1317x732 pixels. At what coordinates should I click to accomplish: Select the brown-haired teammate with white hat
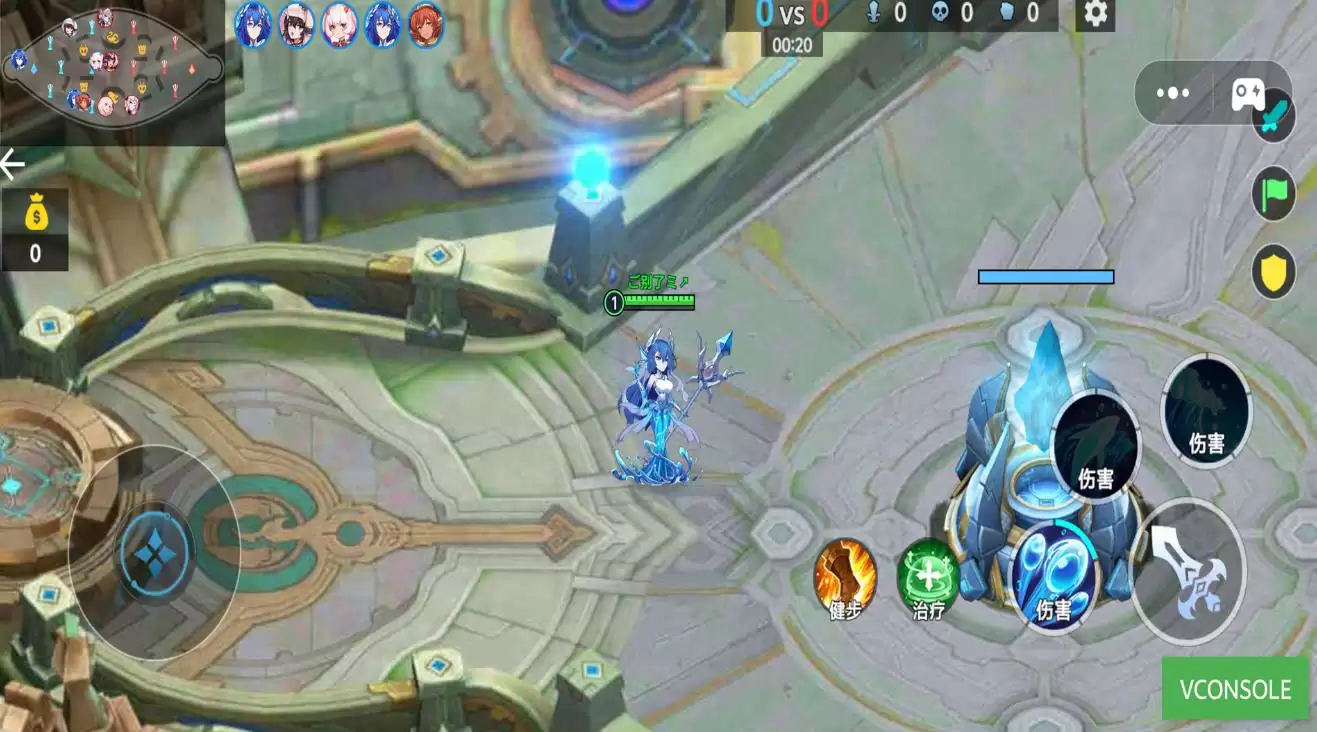click(296, 24)
